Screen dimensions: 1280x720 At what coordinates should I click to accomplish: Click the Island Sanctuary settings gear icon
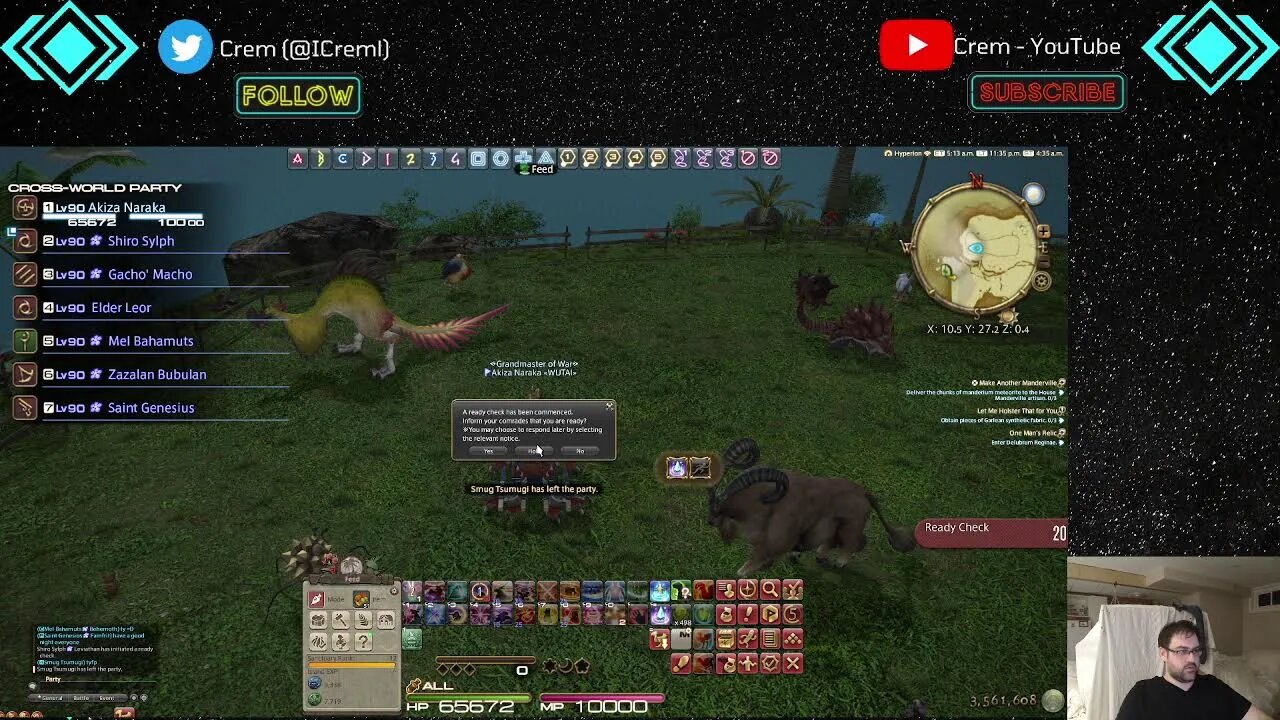pos(393,591)
